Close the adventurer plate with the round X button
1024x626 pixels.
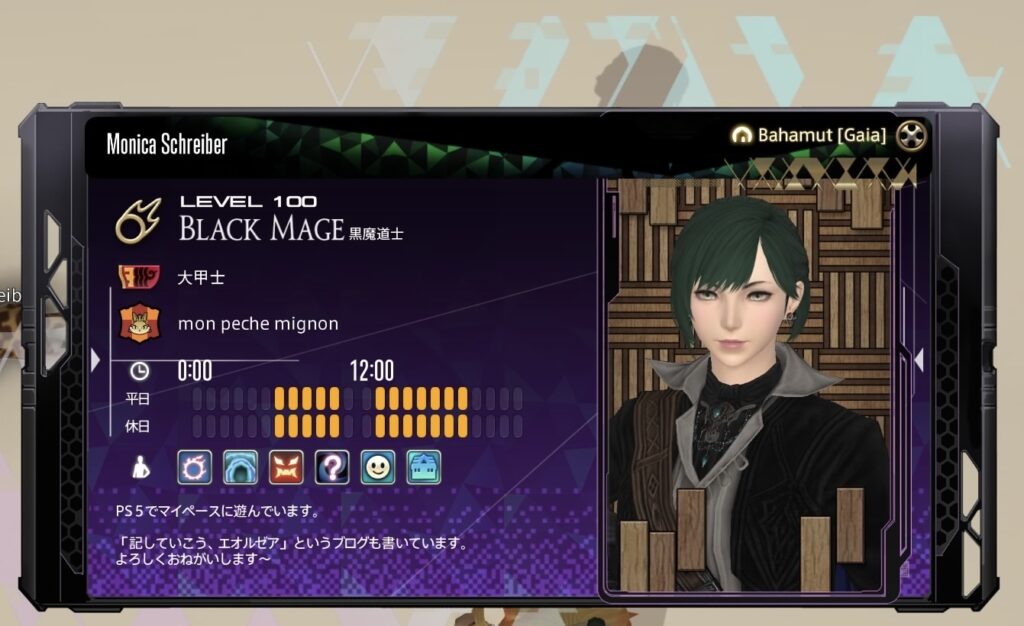pyautogui.click(x=912, y=135)
